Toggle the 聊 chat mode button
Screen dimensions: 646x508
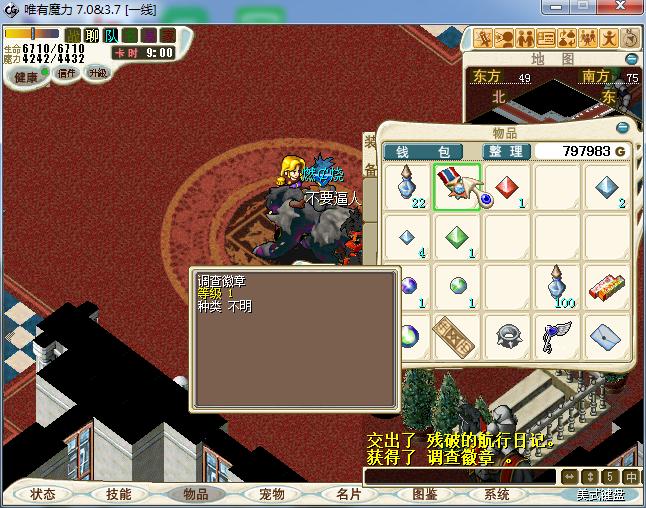click(92, 35)
